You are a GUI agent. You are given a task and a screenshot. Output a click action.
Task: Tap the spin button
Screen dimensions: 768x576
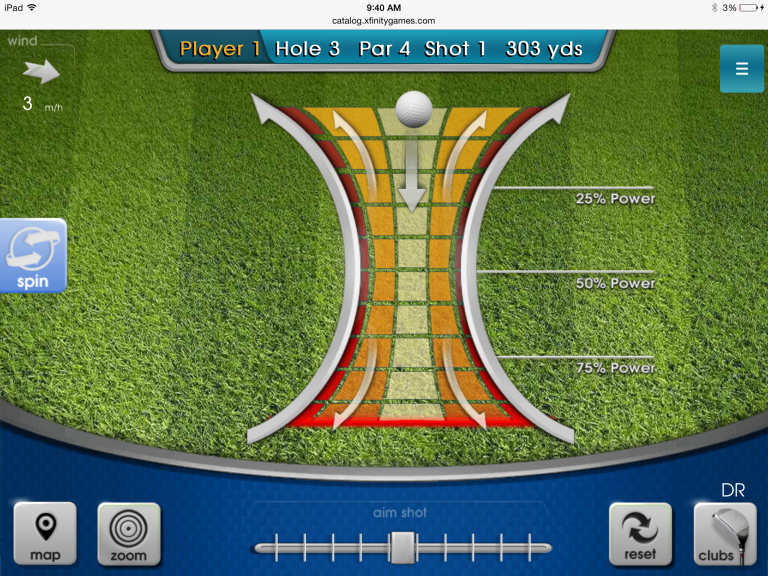[x=33, y=256]
